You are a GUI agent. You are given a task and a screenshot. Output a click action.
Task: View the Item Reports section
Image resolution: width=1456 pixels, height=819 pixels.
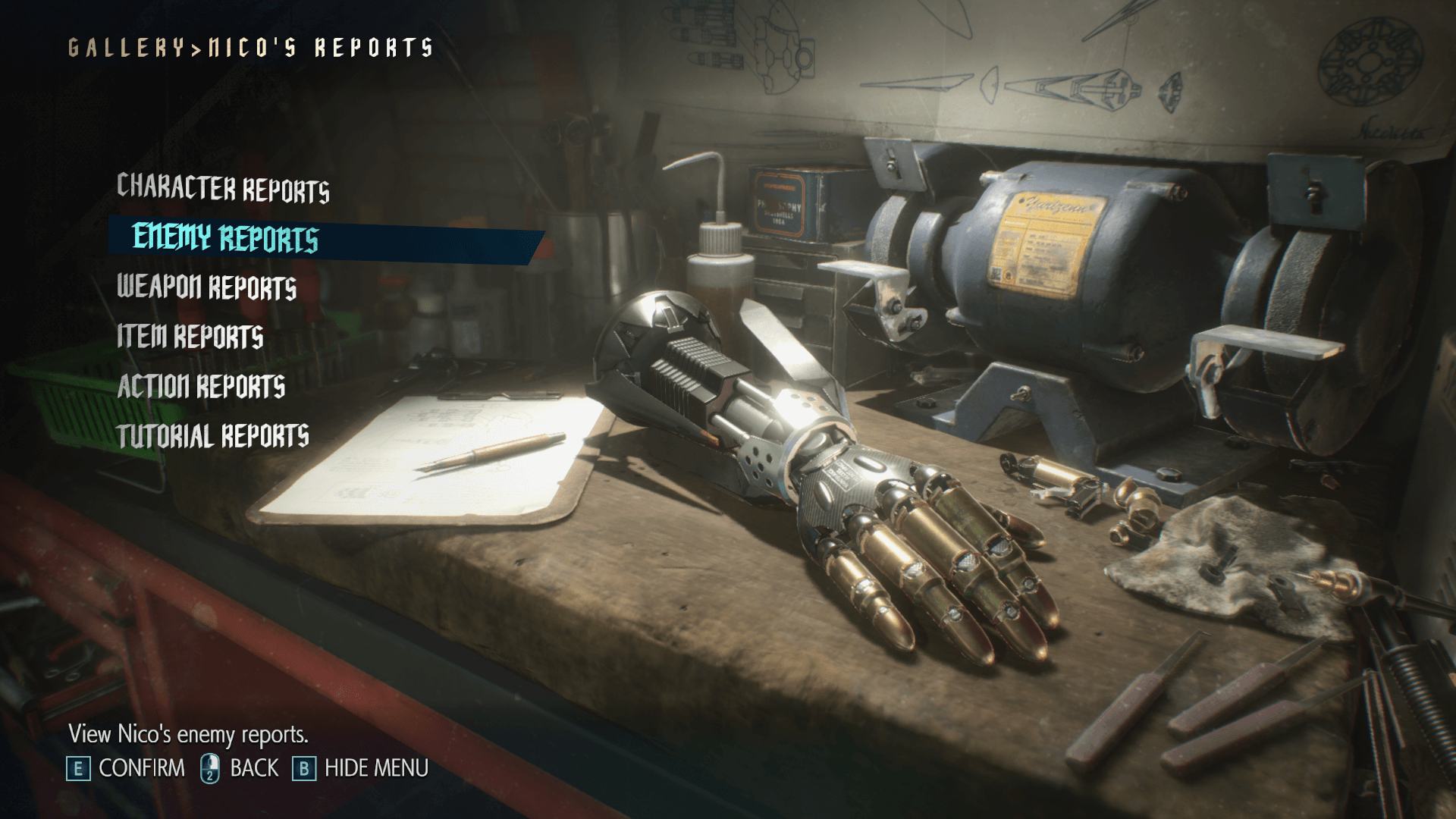pyautogui.click(x=190, y=337)
